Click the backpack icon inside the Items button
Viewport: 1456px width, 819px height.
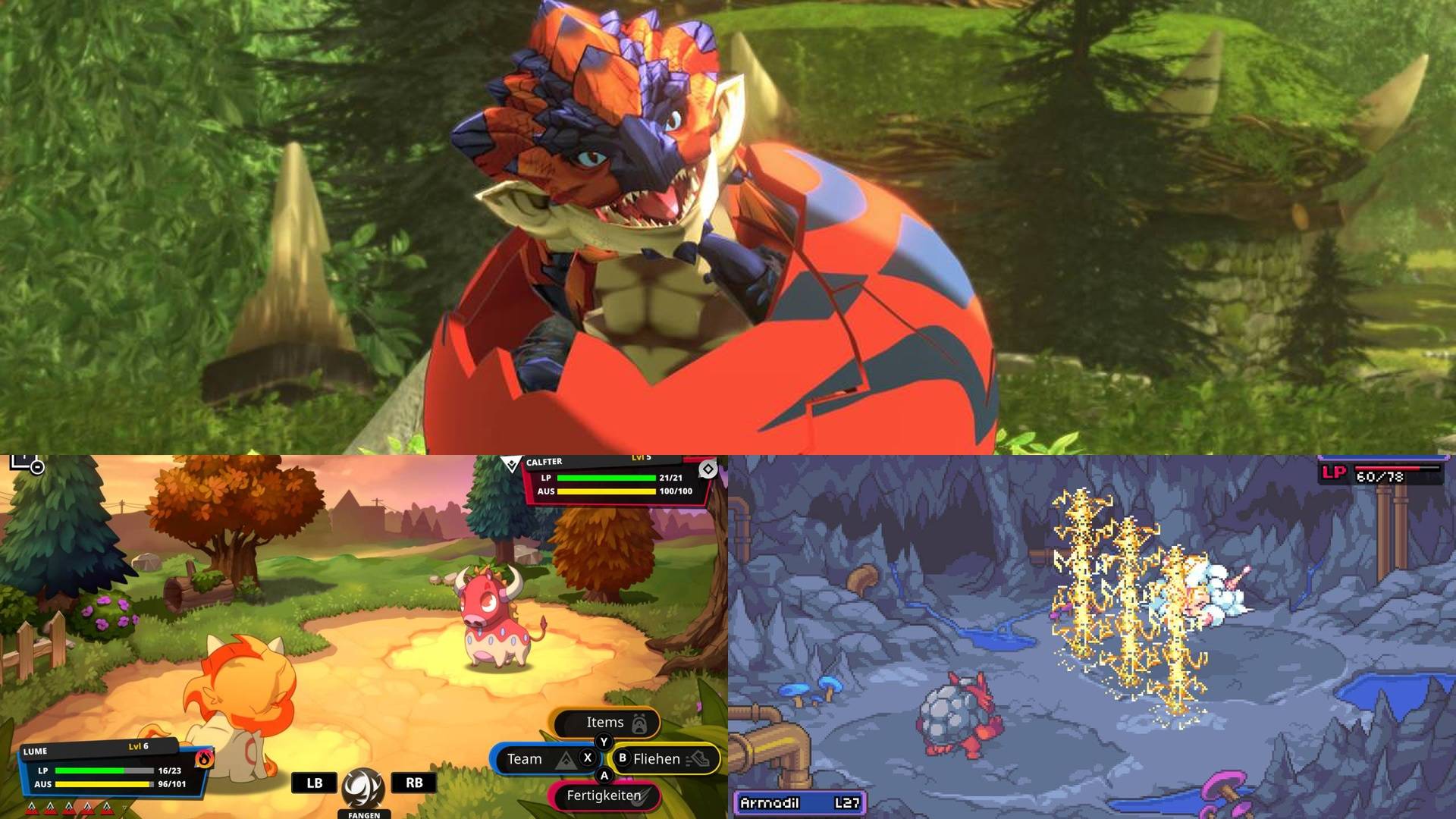[639, 722]
